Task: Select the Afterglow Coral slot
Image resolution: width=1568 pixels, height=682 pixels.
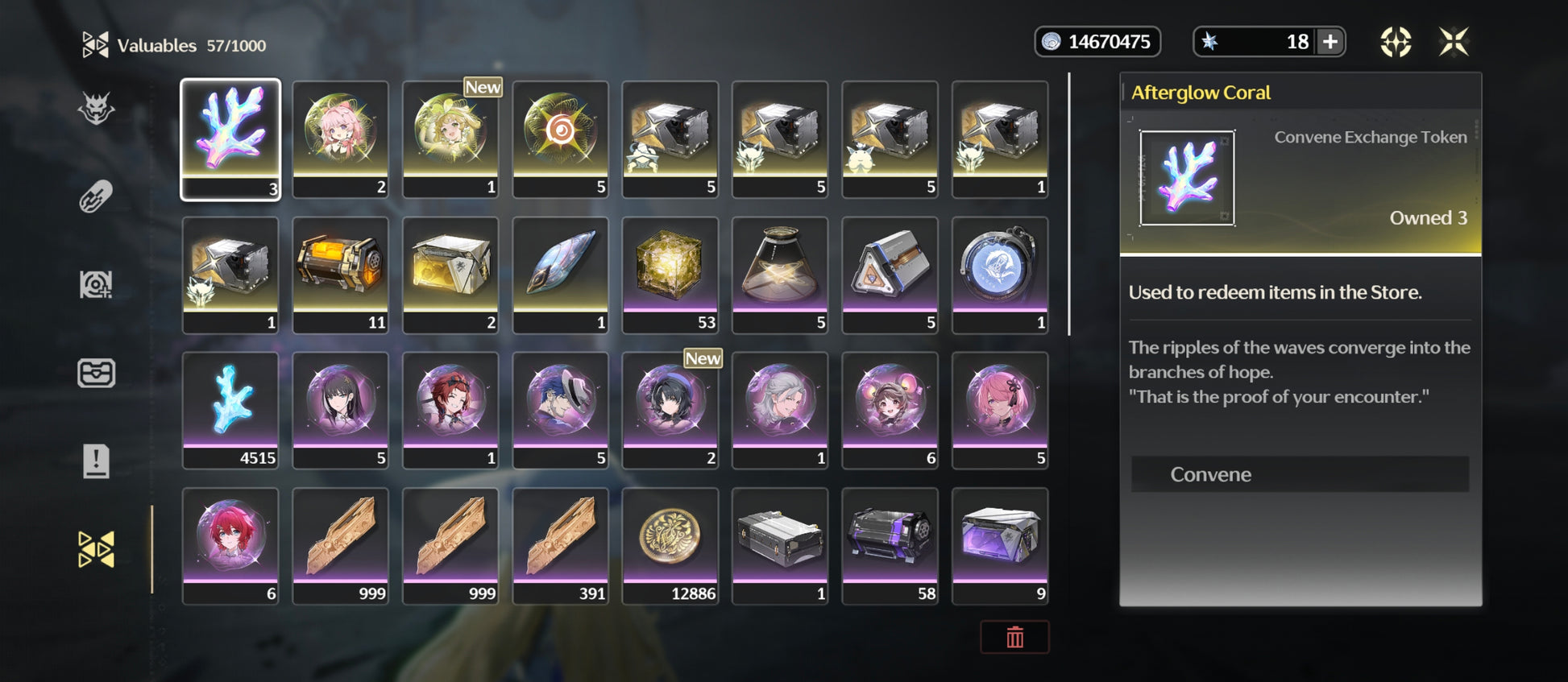Action: 230,138
